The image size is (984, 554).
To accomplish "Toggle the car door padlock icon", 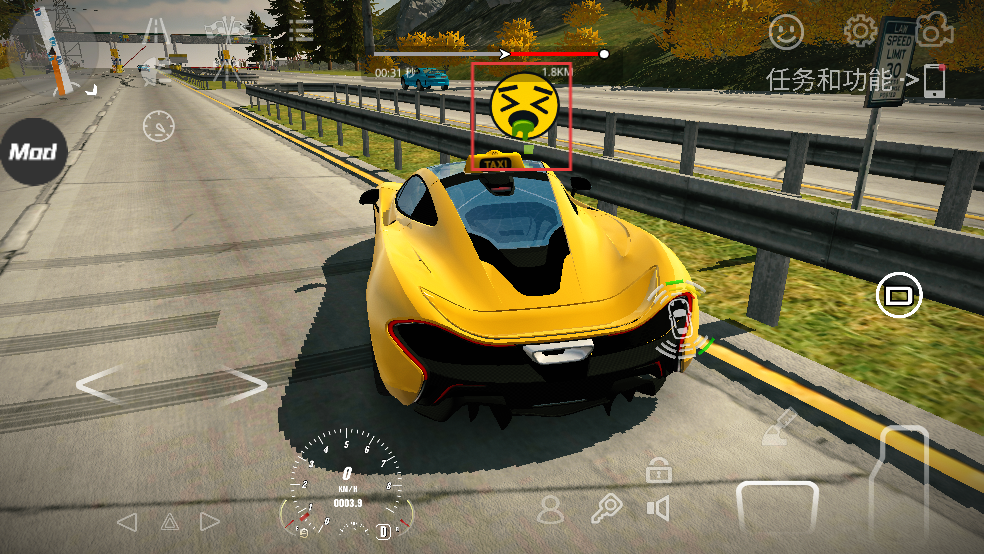I will pyautogui.click(x=658, y=468).
